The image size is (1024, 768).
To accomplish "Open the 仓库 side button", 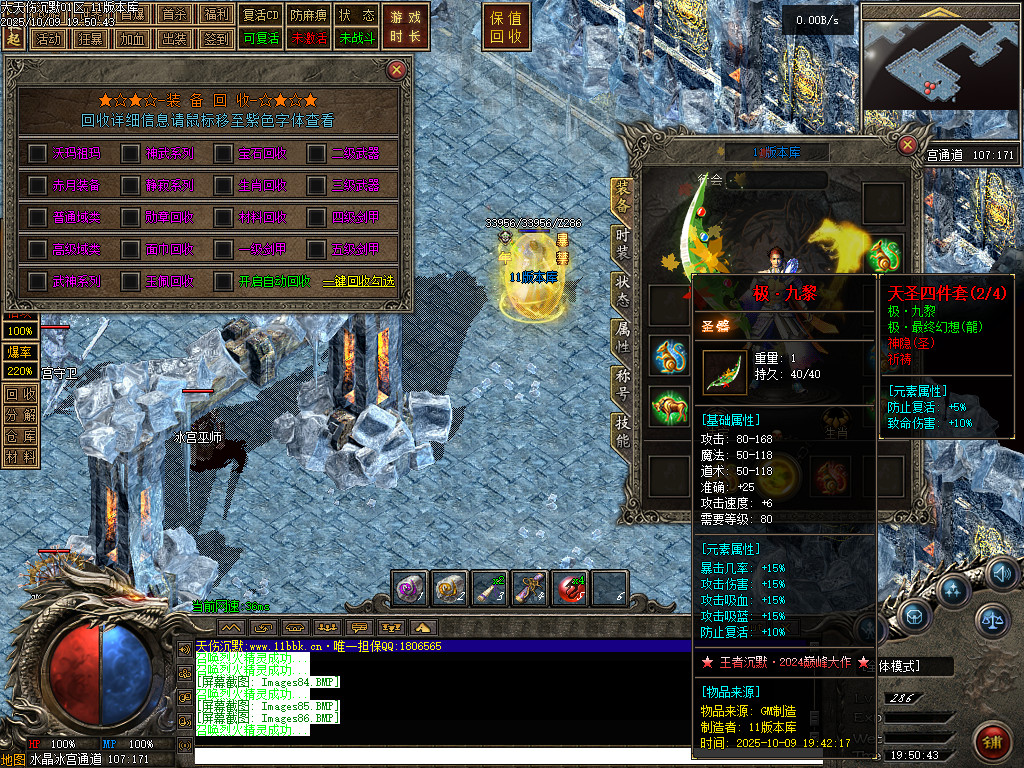I will 20,436.
